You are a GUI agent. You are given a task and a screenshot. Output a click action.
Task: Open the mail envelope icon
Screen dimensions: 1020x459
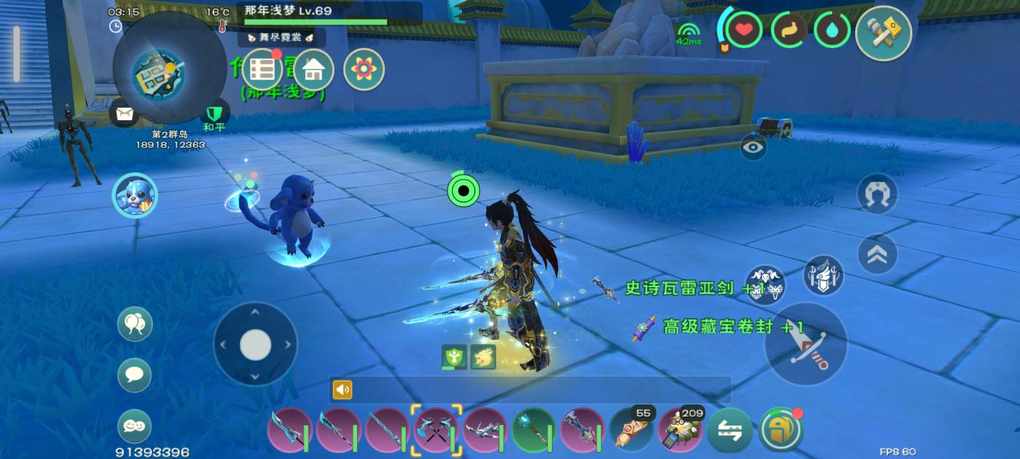[124, 114]
